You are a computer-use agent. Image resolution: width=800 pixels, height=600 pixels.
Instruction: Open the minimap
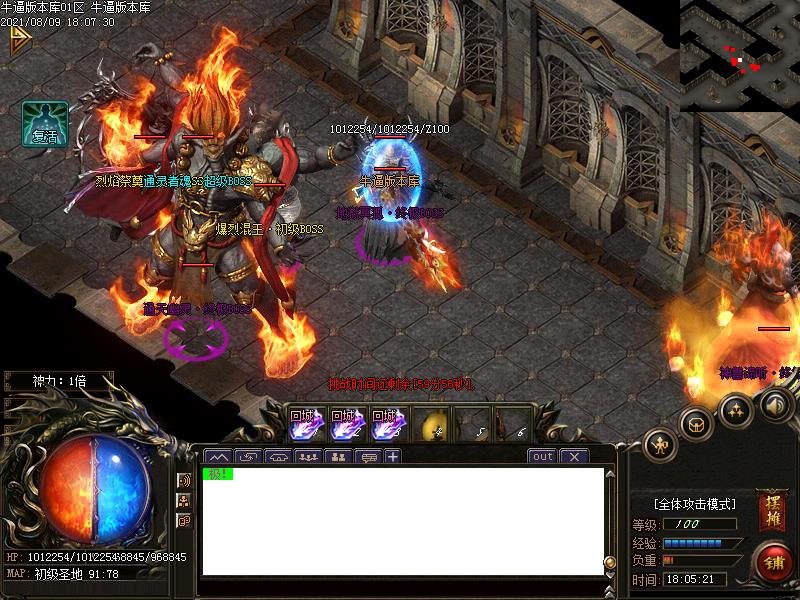pyautogui.click(x=739, y=54)
